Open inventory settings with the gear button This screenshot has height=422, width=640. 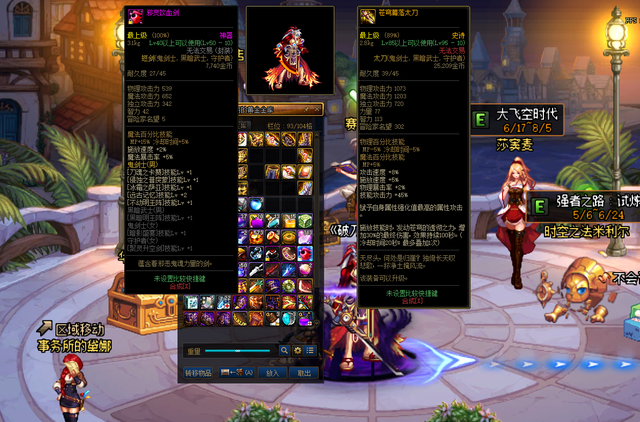[x=297, y=350]
